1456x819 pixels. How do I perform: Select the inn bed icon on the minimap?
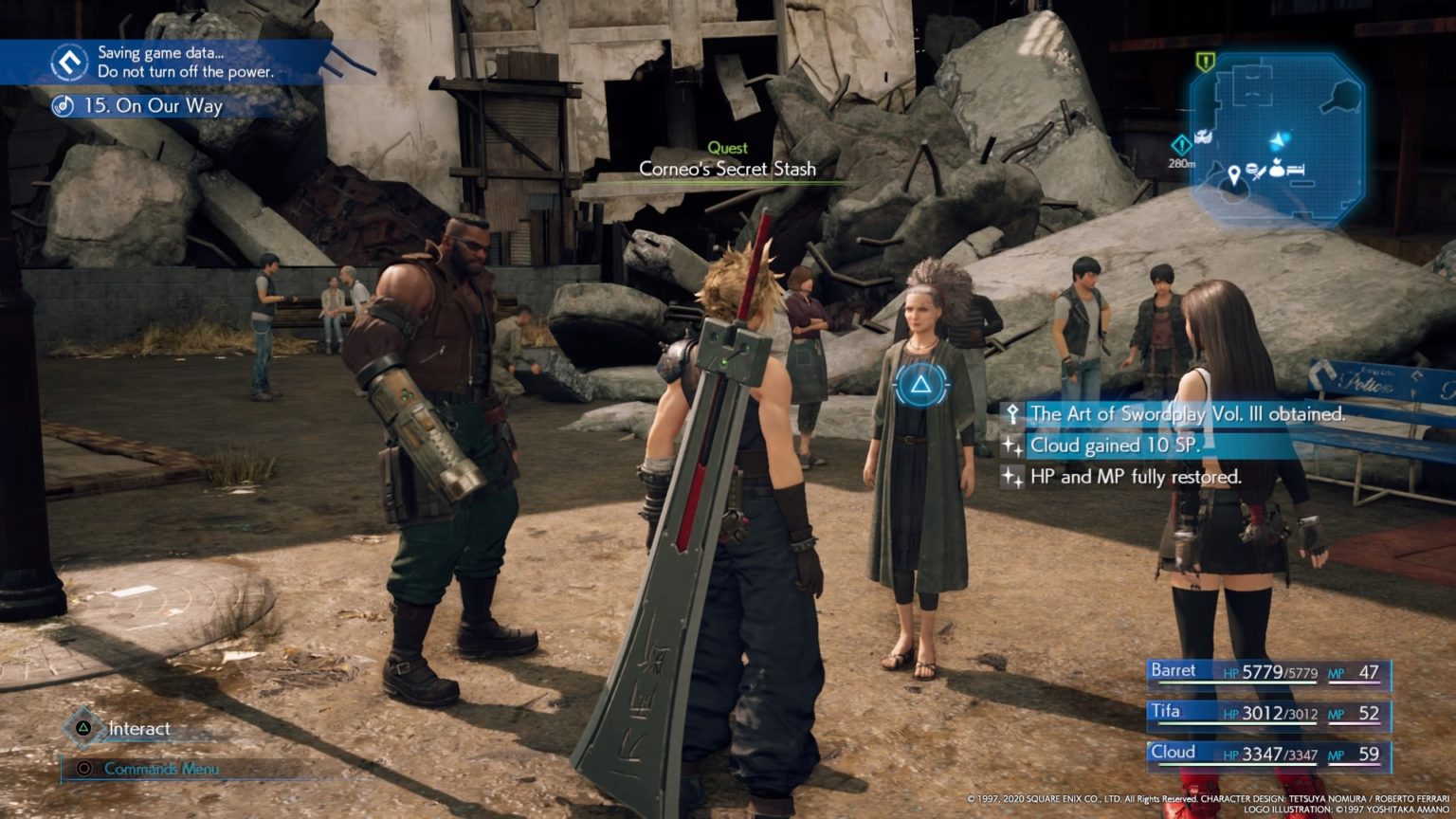1297,169
